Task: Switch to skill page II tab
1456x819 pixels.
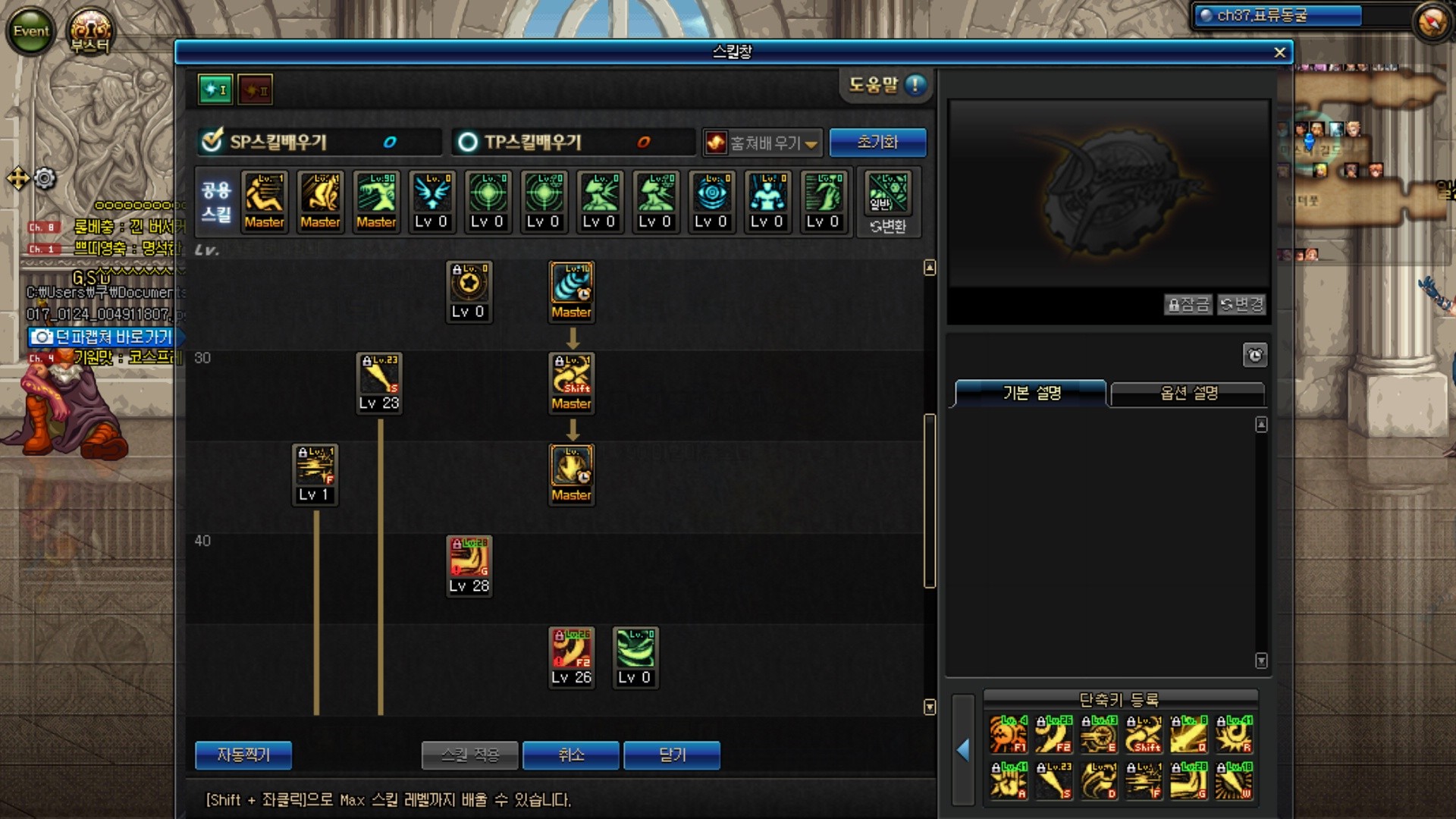Action: 255,89
